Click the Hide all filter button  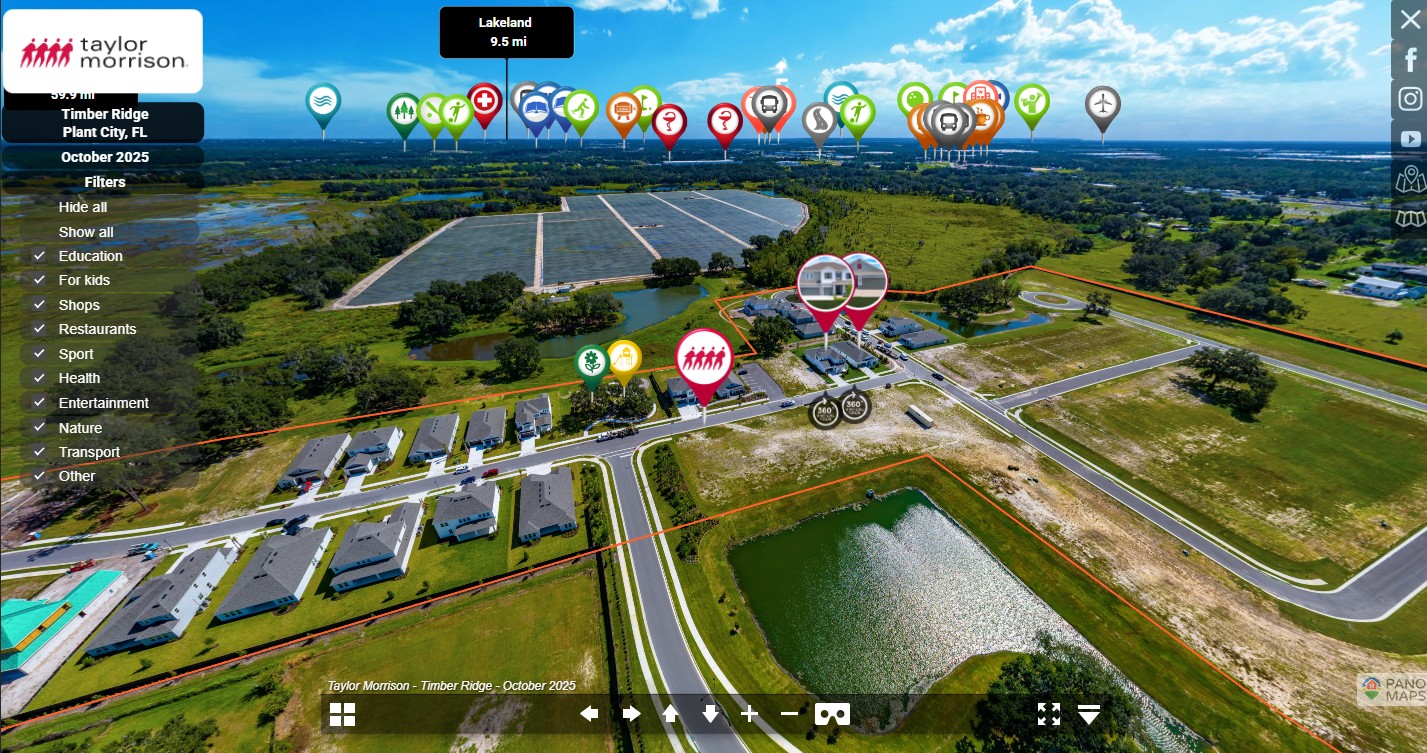click(83, 207)
